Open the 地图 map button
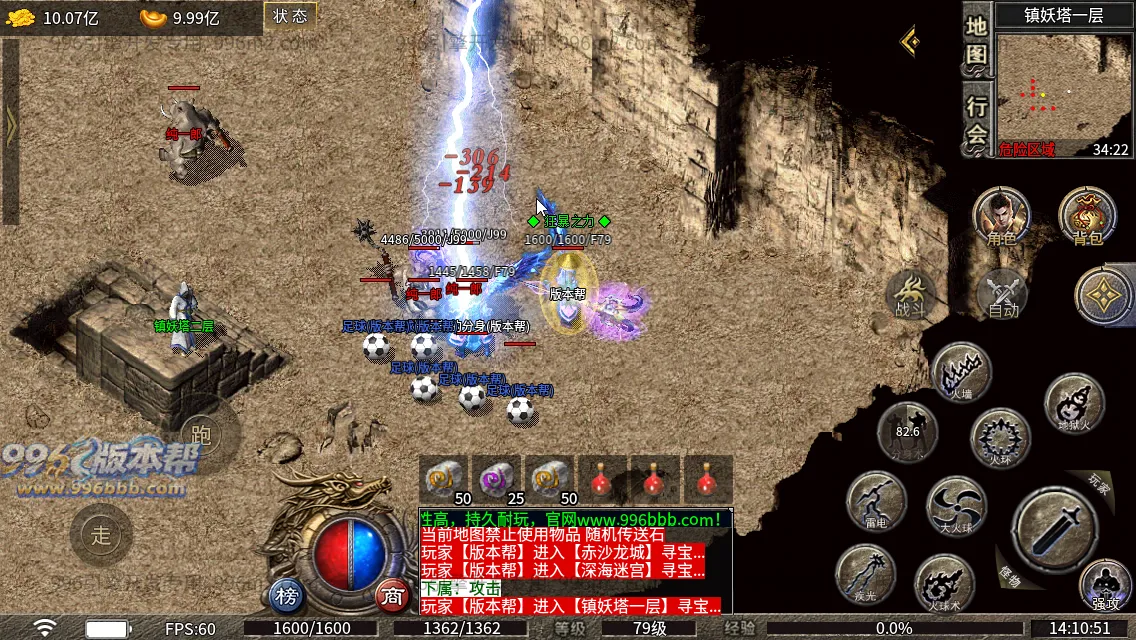Viewport: 1136px width, 640px height. pos(977,41)
